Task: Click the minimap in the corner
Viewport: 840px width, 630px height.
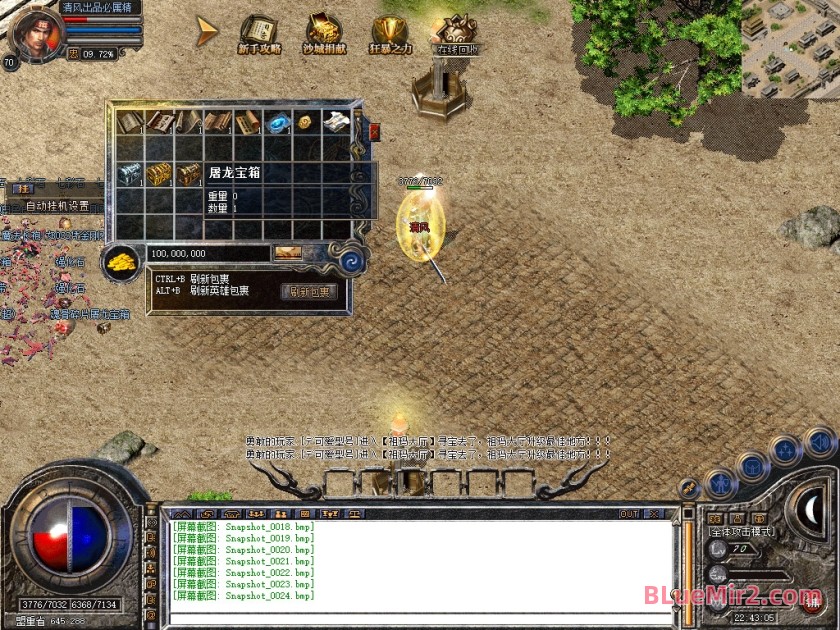Action: pyautogui.click(x=790, y=48)
